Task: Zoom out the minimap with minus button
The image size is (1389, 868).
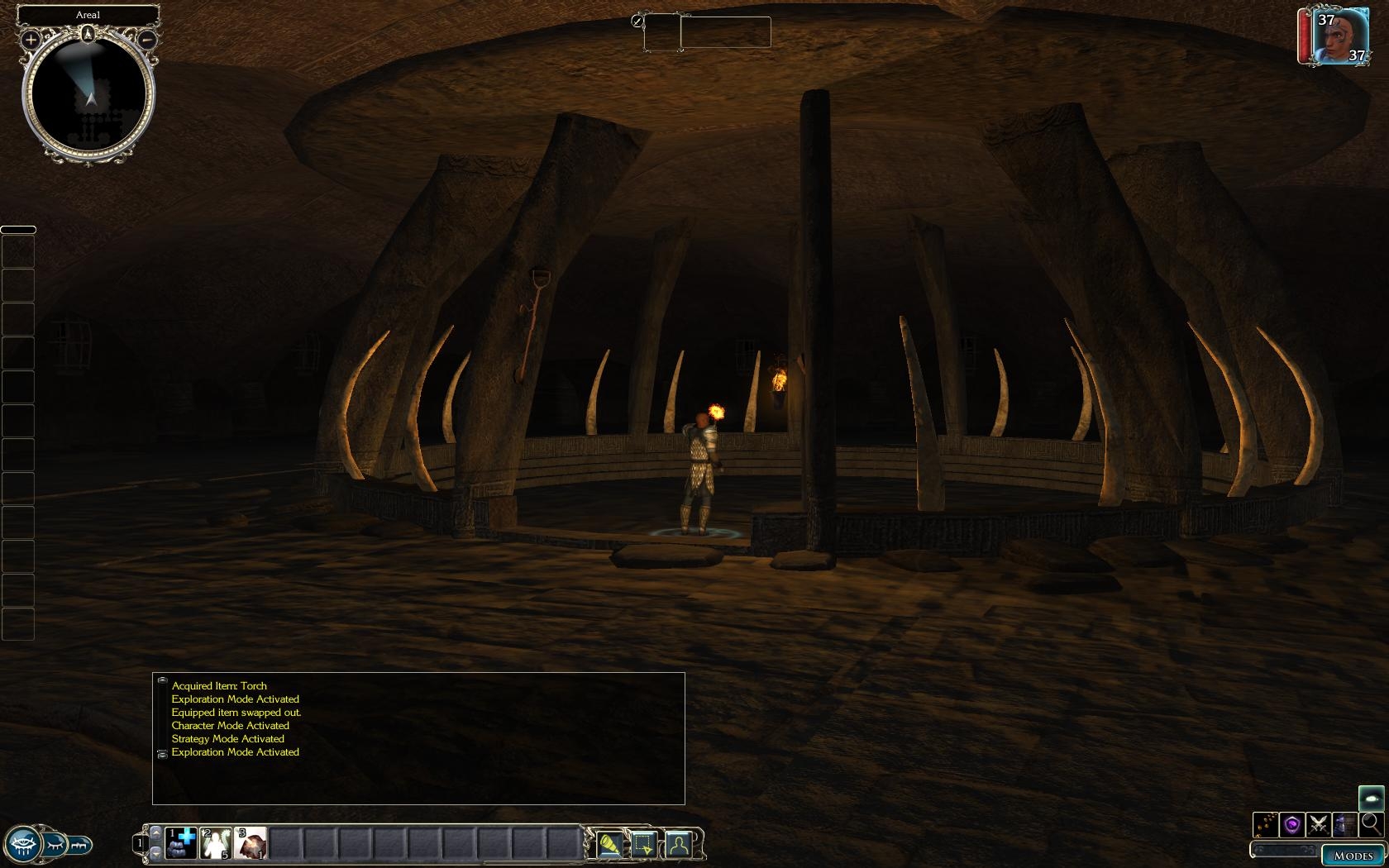Action: point(147,39)
